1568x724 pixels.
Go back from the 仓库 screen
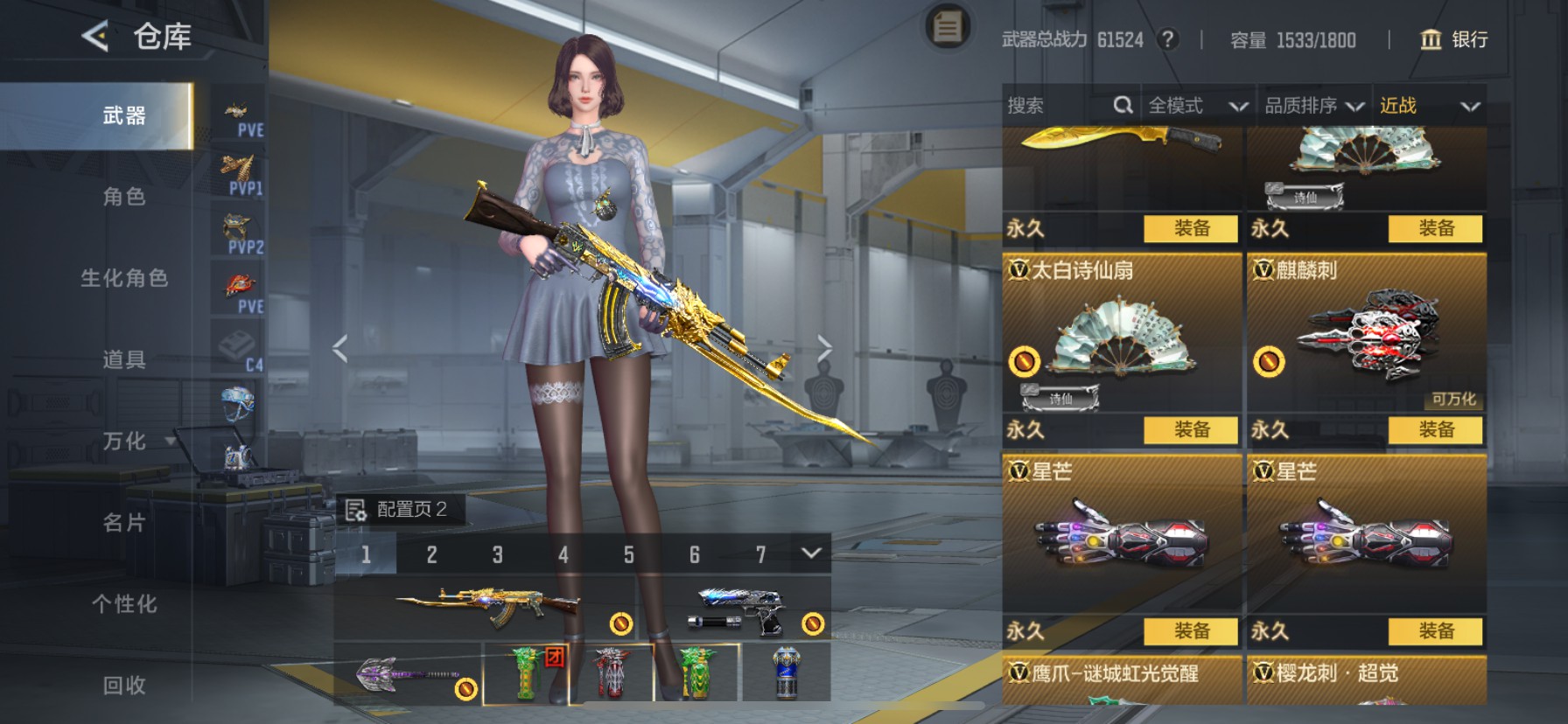[95, 37]
